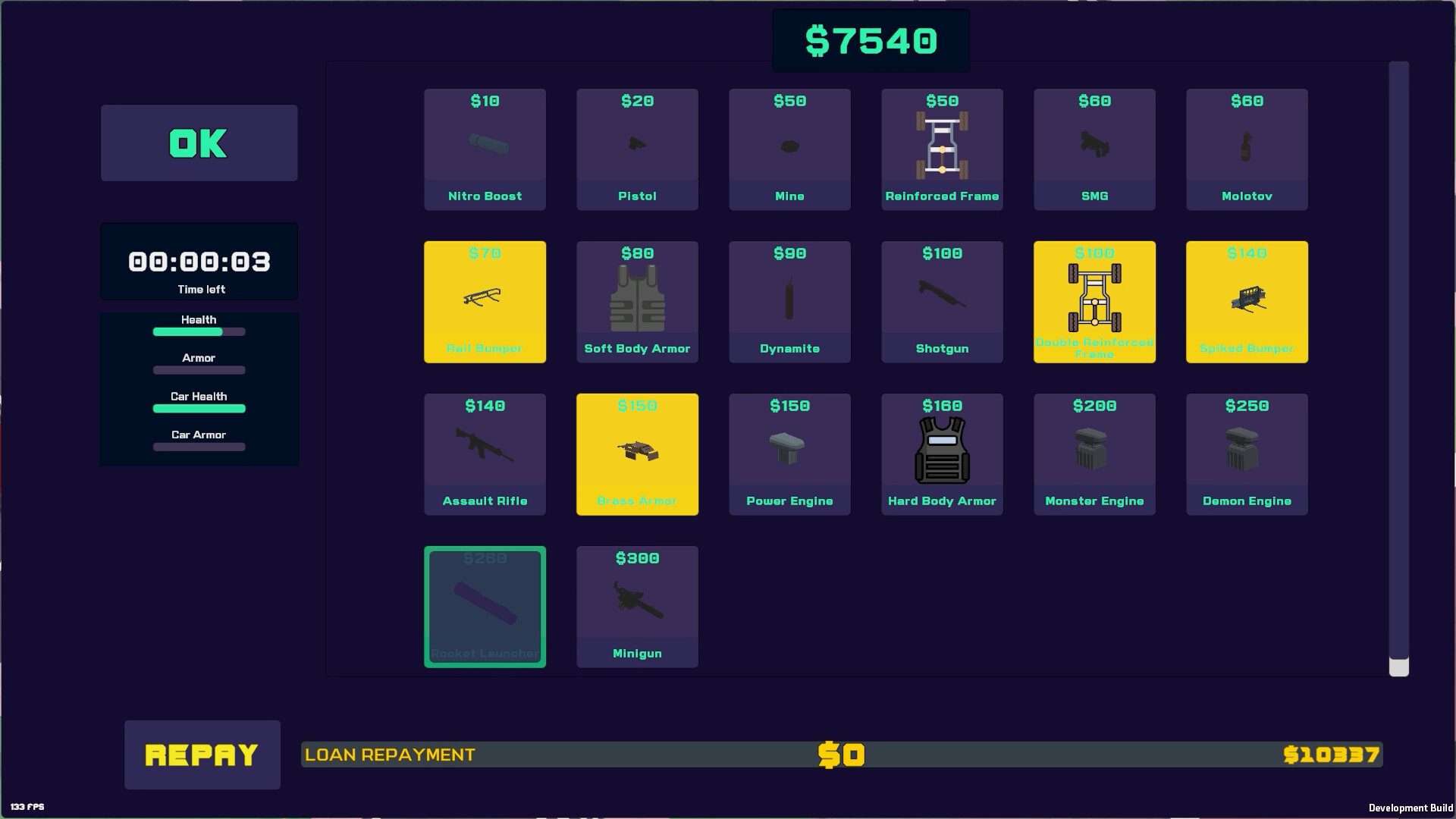Buy the Minigun weapon
The width and height of the screenshot is (1456, 819).
coord(637,606)
